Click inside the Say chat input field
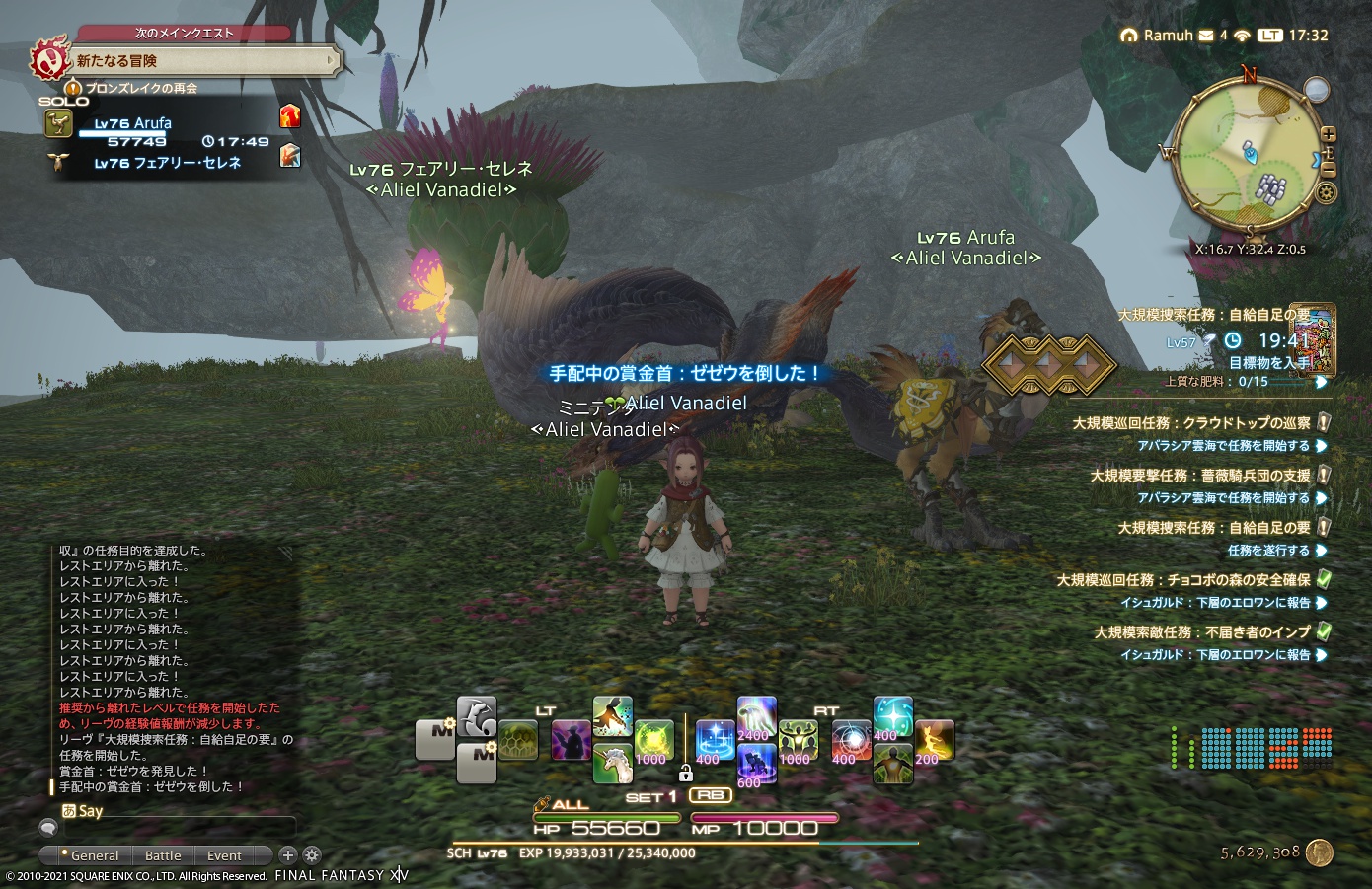Viewport: 1372px width, 889px height. pos(178,829)
